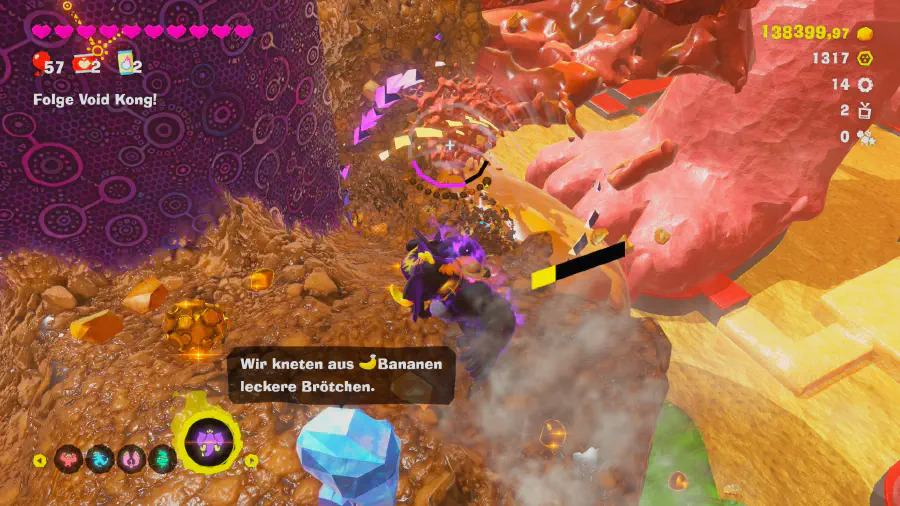Click the gold nugget currency icon

pyautogui.click(x=866, y=33)
